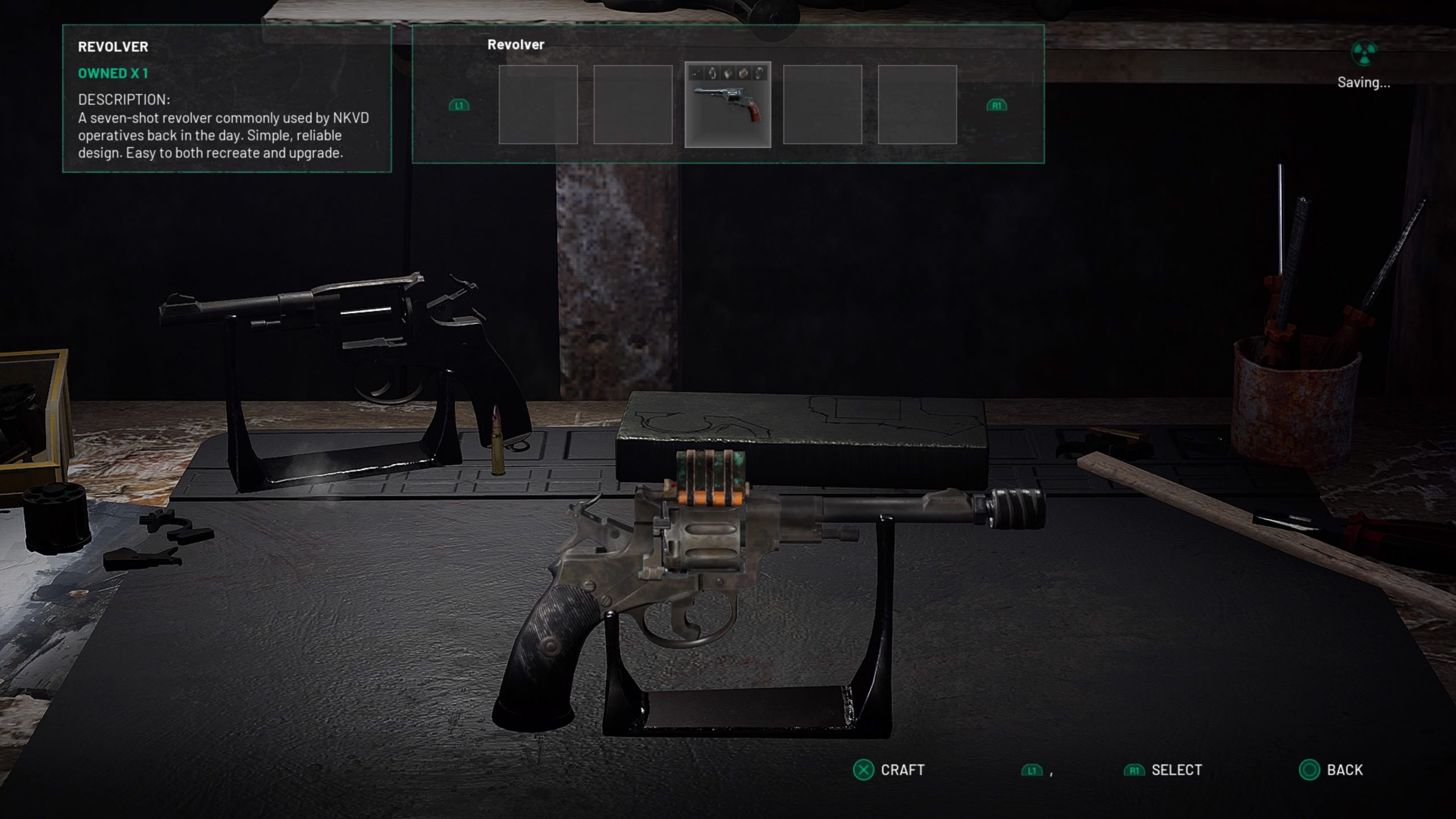The width and height of the screenshot is (1456, 819).
Task: Click the rightmost coil material icon
Action: (x=759, y=73)
